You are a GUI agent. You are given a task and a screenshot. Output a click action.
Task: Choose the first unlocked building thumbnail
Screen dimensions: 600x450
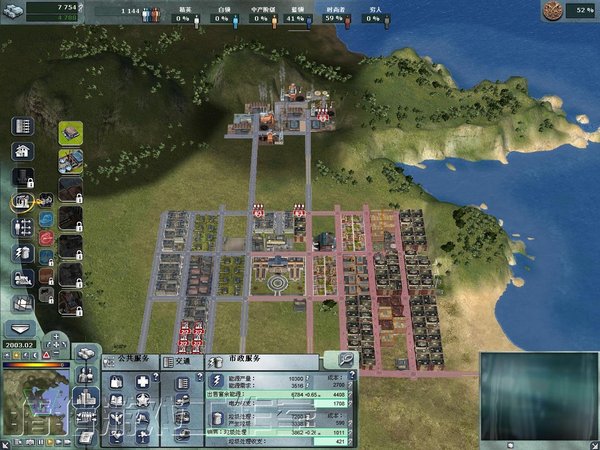(x=70, y=133)
